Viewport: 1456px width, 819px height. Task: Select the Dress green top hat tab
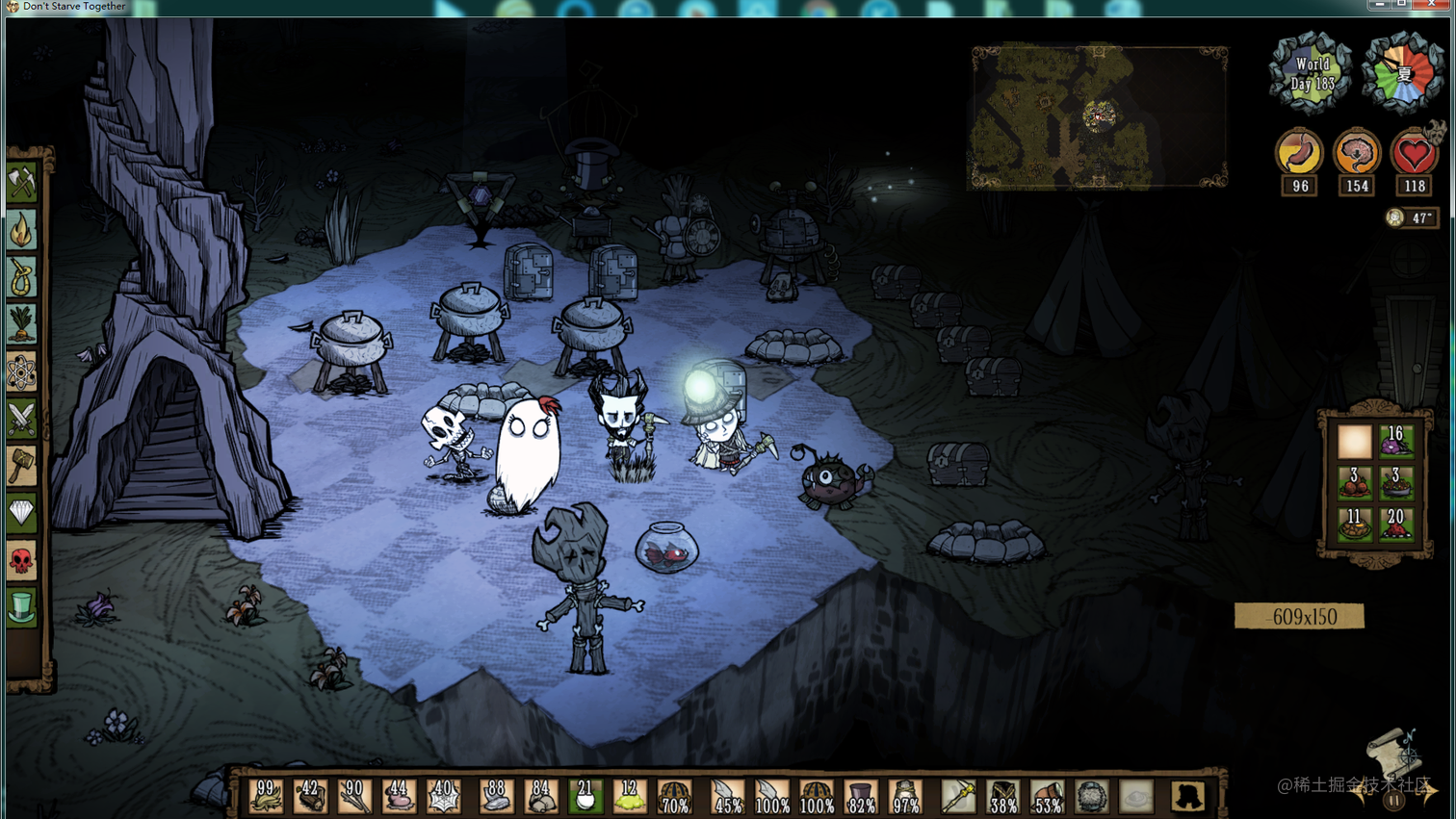point(22,607)
